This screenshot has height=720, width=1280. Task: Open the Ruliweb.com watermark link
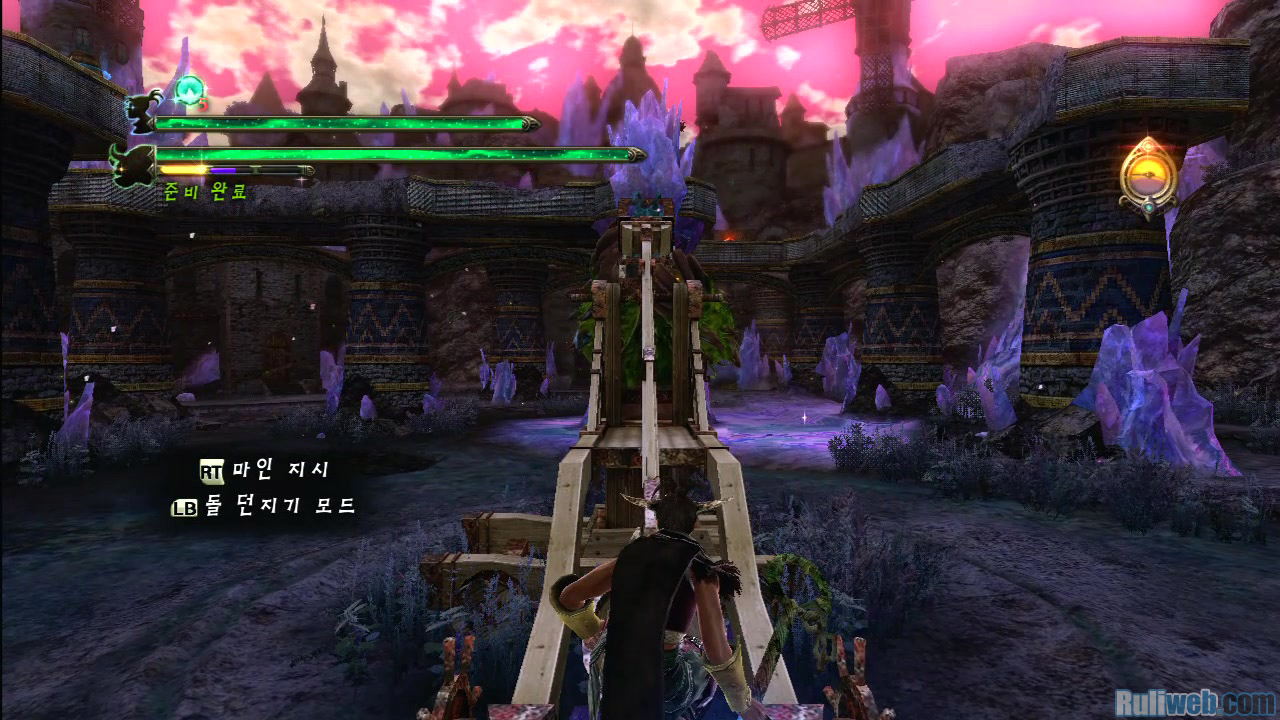(1194, 702)
